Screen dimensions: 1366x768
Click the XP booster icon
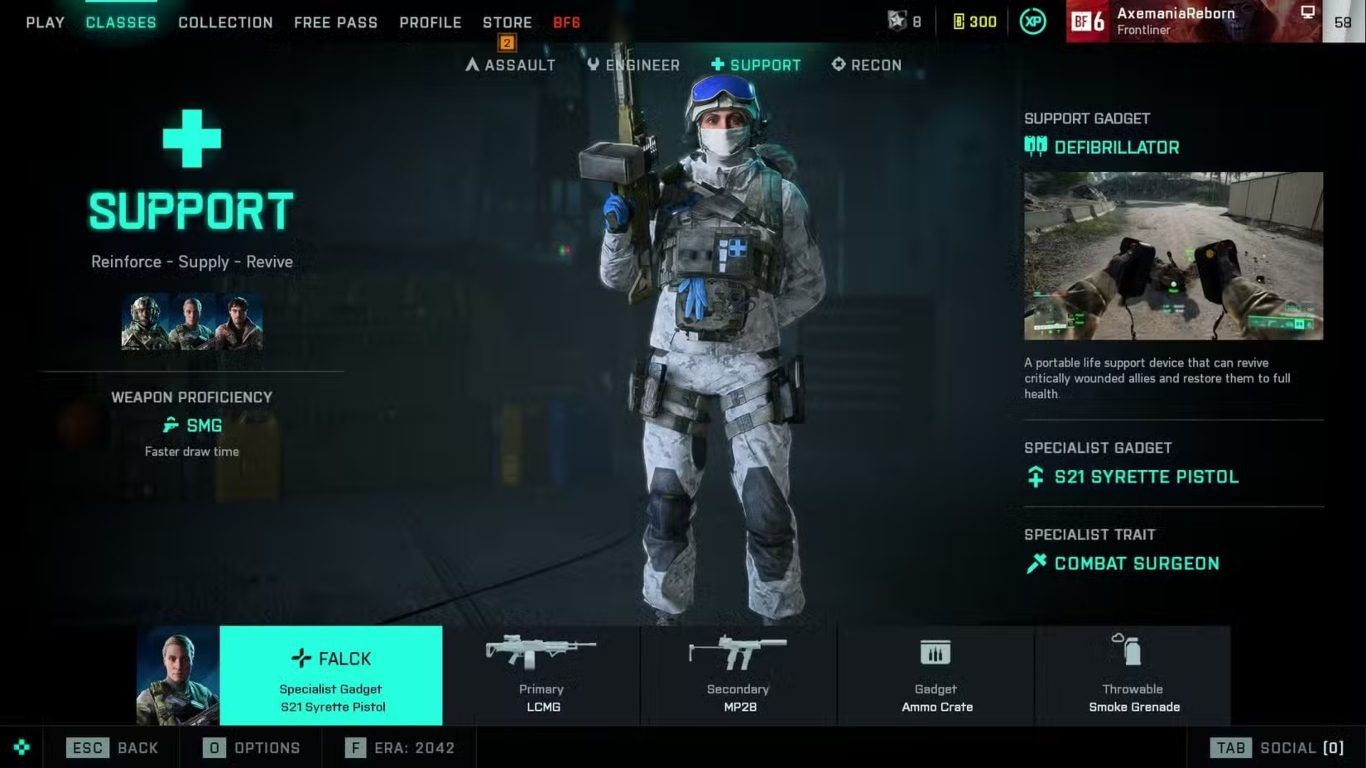pos(1033,21)
